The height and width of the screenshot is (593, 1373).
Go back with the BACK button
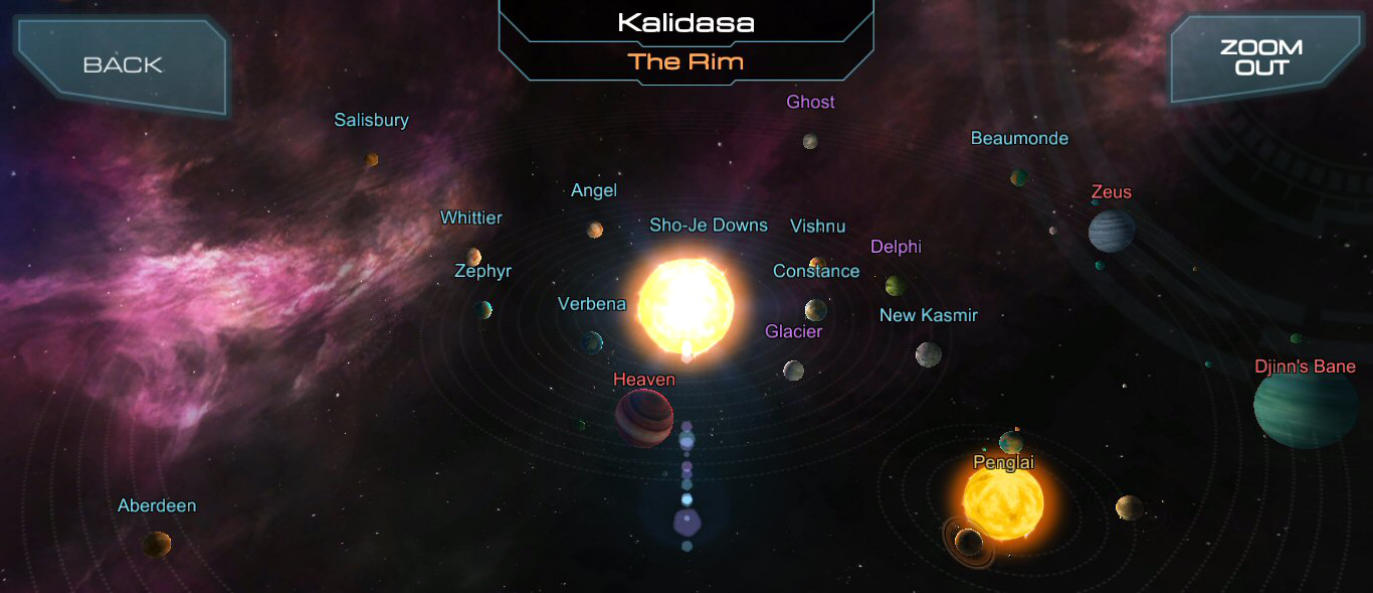coord(121,65)
